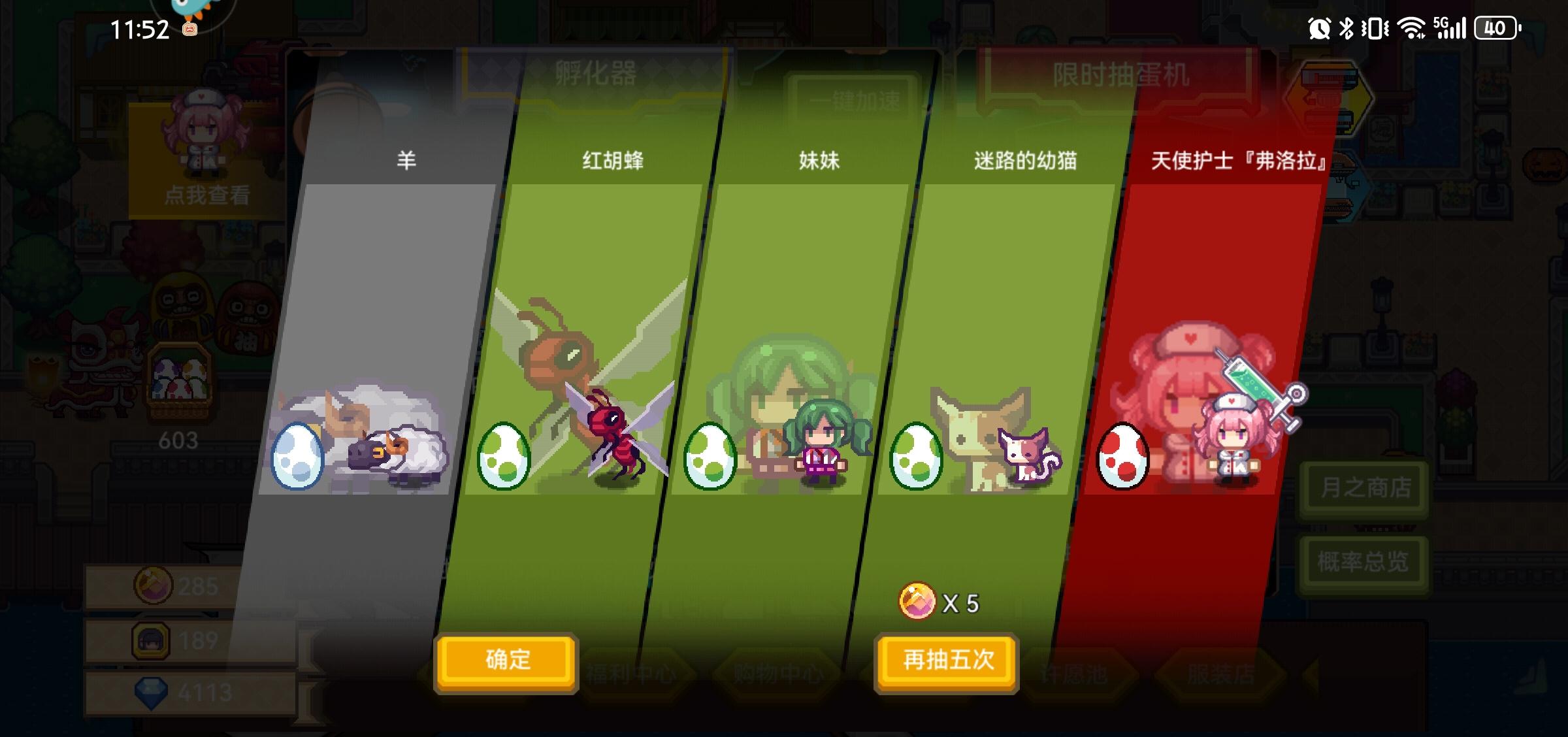Open the 月之商店 moon shop

coord(1363,486)
